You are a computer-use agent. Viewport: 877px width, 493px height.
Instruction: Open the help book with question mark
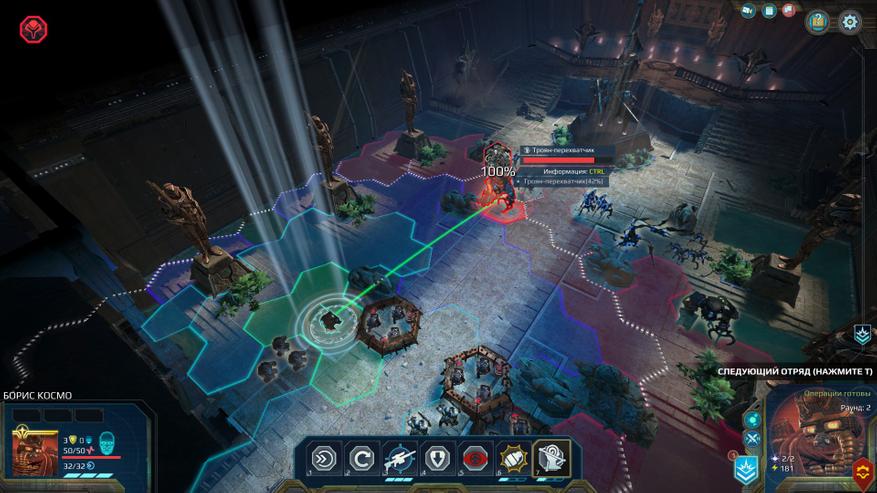[x=818, y=21]
